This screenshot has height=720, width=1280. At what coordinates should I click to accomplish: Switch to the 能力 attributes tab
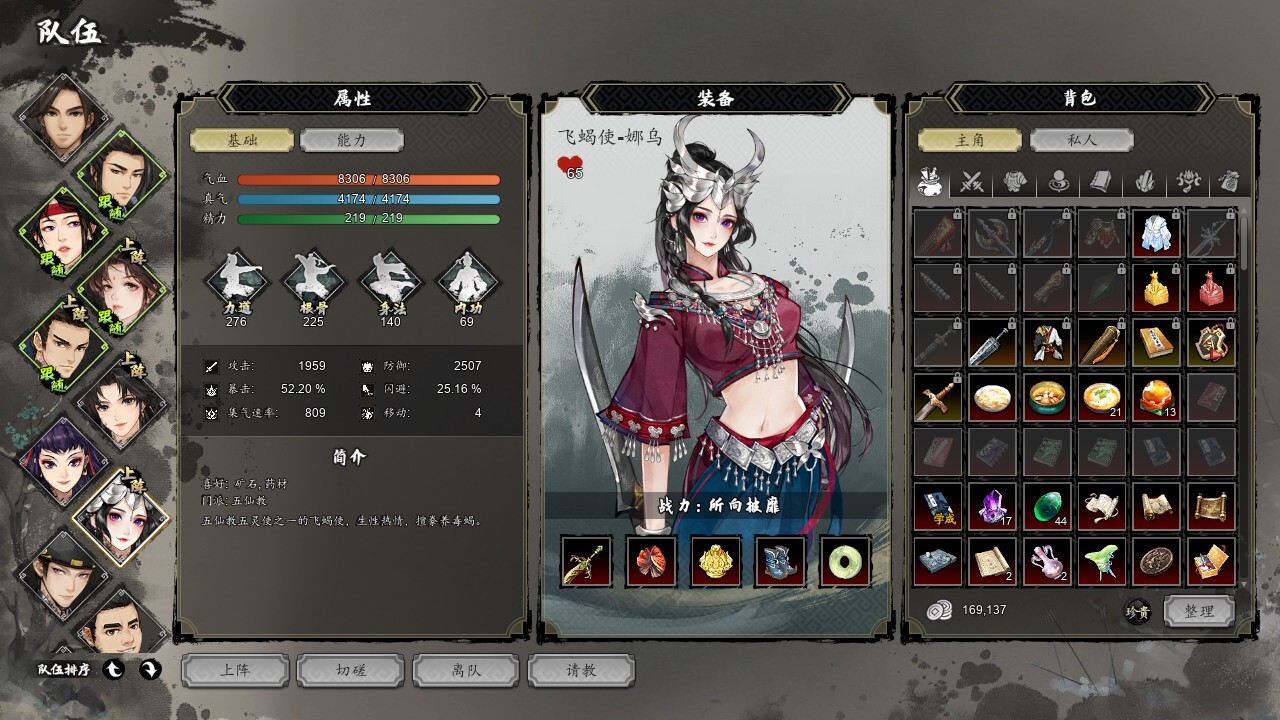(x=352, y=140)
